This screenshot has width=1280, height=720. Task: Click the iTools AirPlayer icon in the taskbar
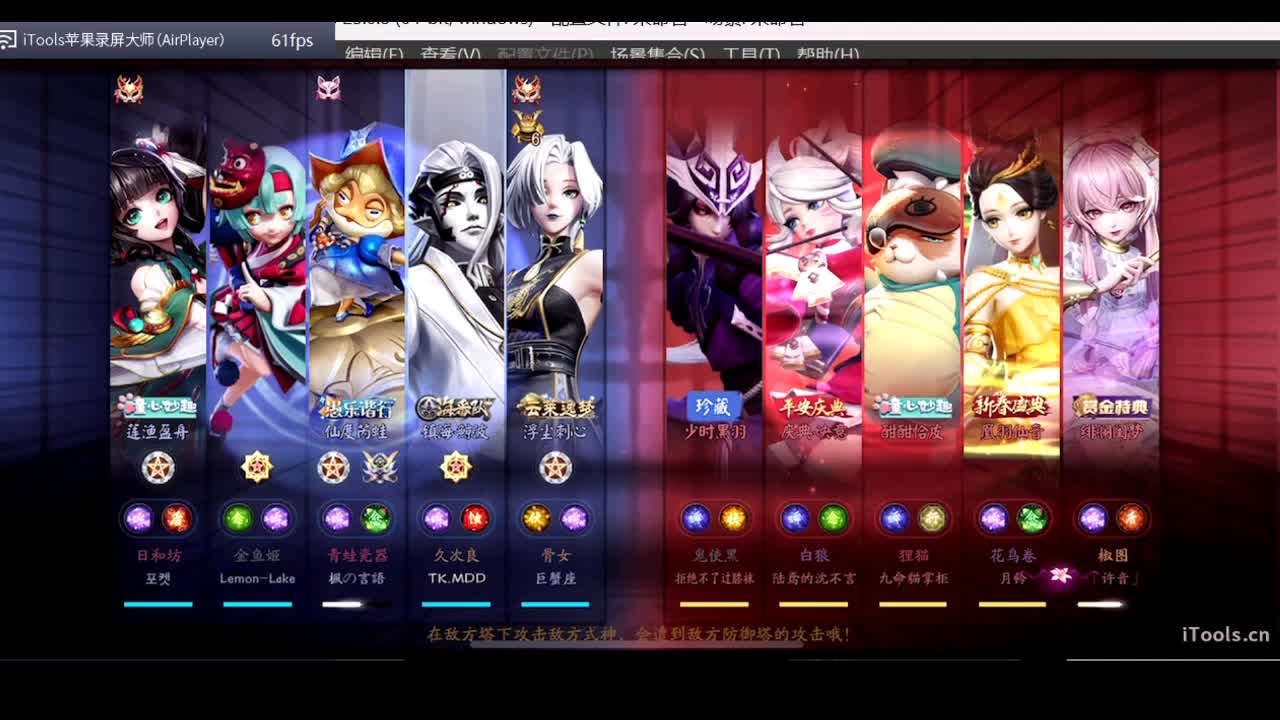pos(10,42)
